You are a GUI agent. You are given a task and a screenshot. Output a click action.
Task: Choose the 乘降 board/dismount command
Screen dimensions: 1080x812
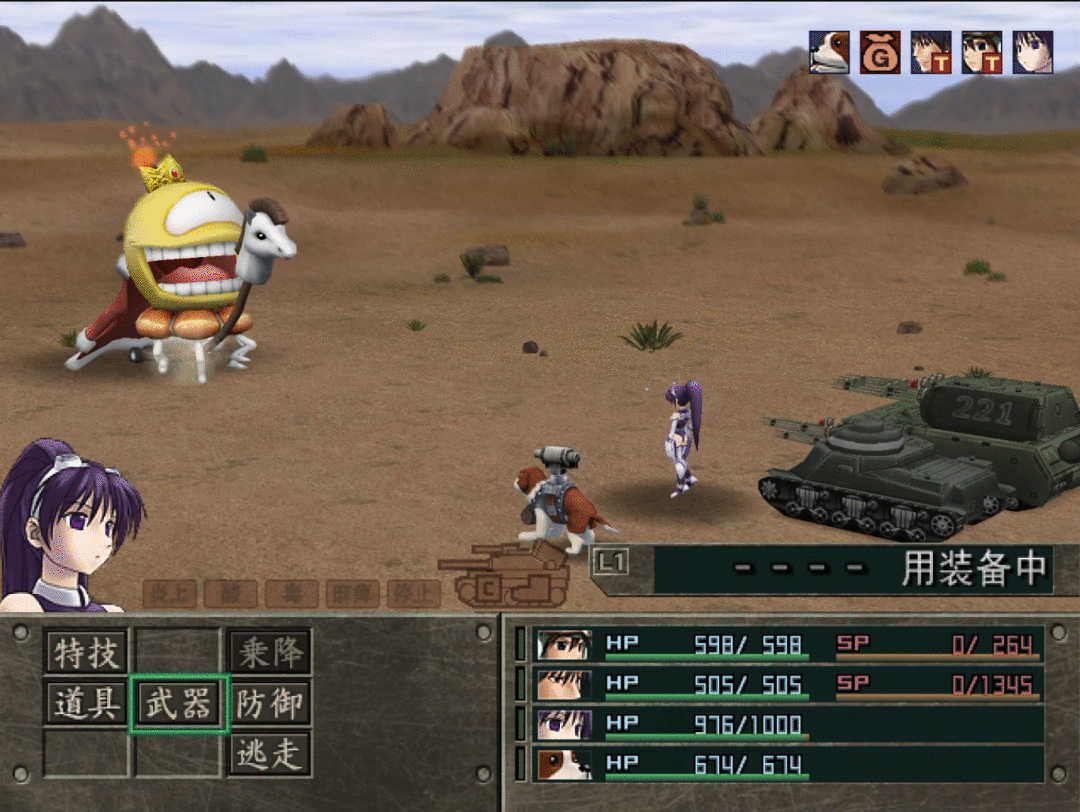pyautogui.click(x=270, y=653)
